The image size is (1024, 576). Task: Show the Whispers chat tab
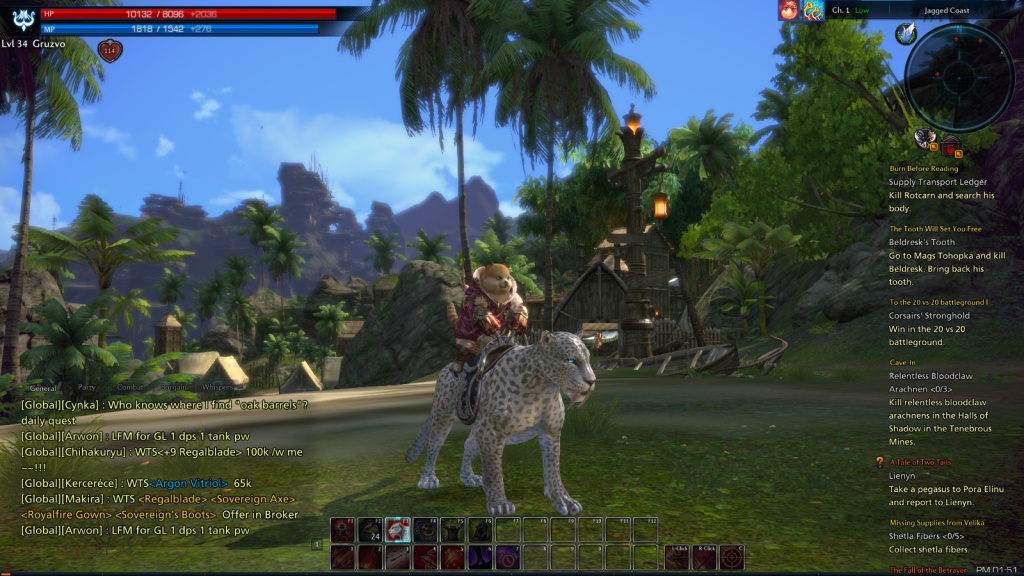pos(217,387)
